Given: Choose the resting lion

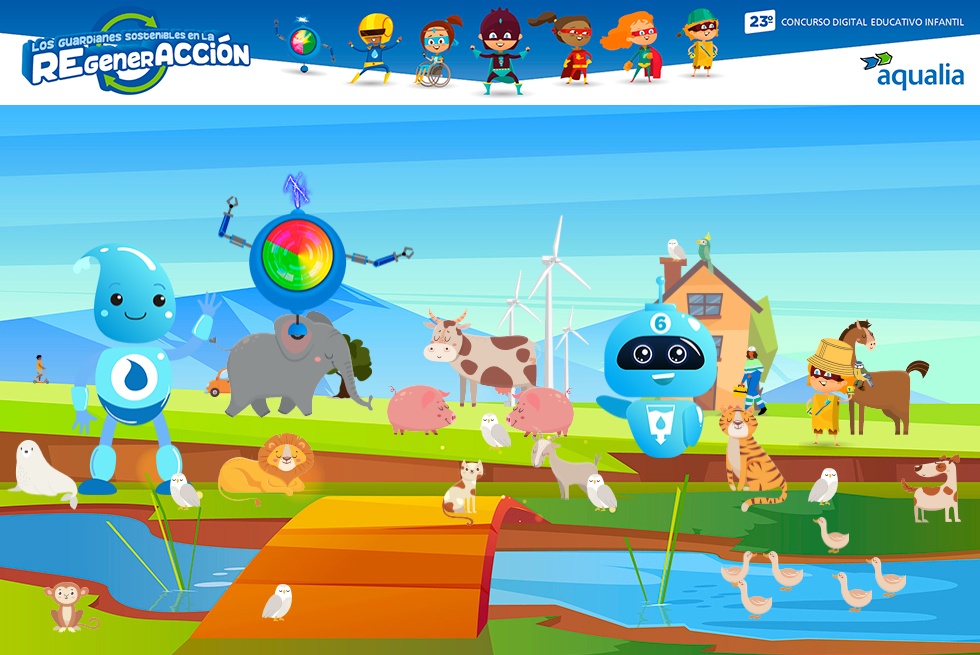Looking at the screenshot, I should pos(270,467).
